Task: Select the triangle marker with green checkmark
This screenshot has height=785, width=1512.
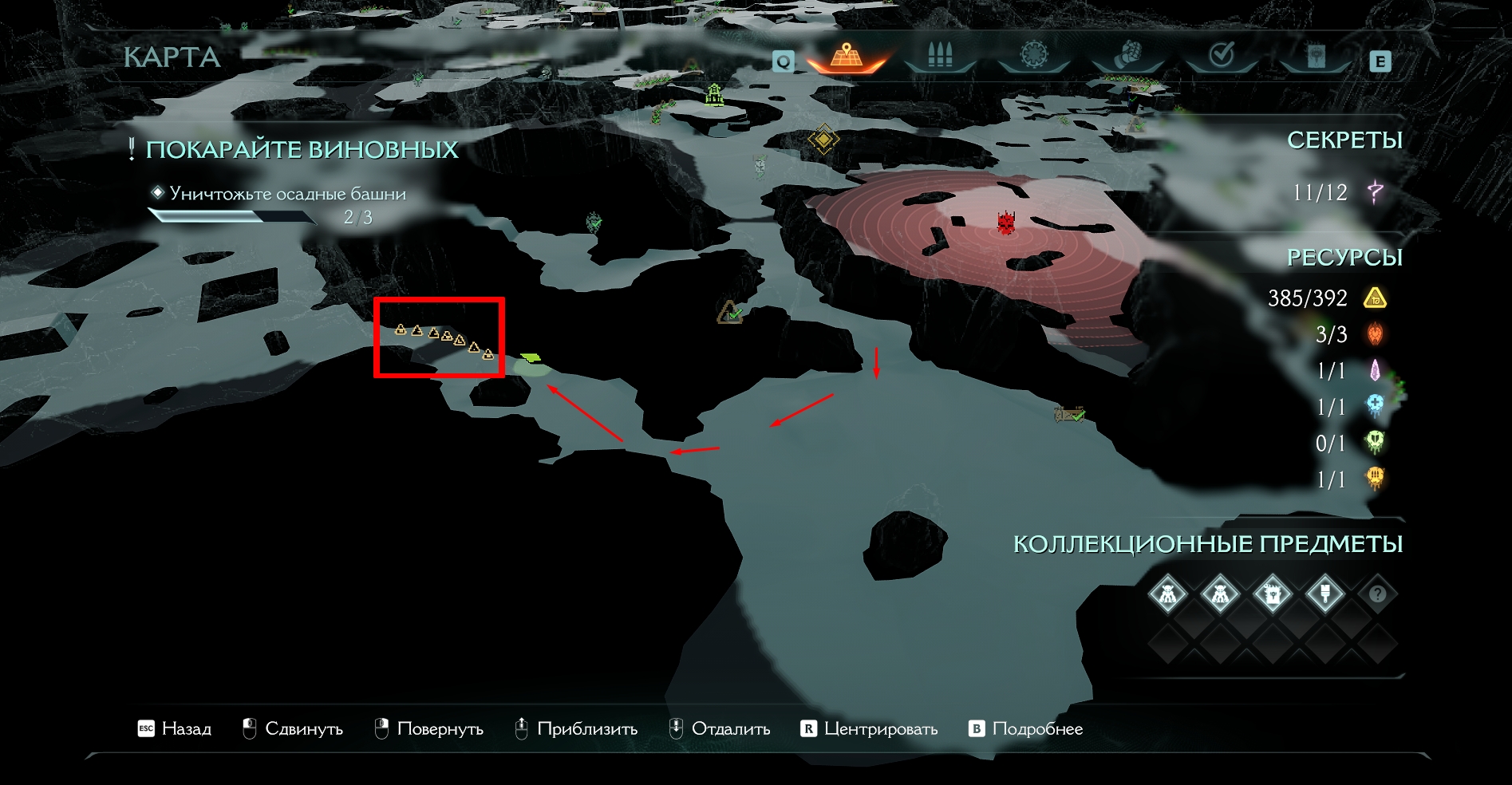Action: pyautogui.click(x=730, y=313)
